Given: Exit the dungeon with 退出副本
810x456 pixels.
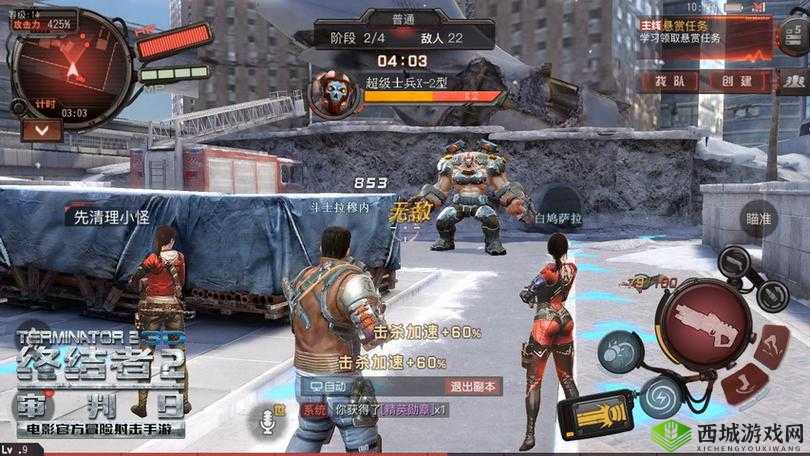Looking at the screenshot, I should coord(471,386).
